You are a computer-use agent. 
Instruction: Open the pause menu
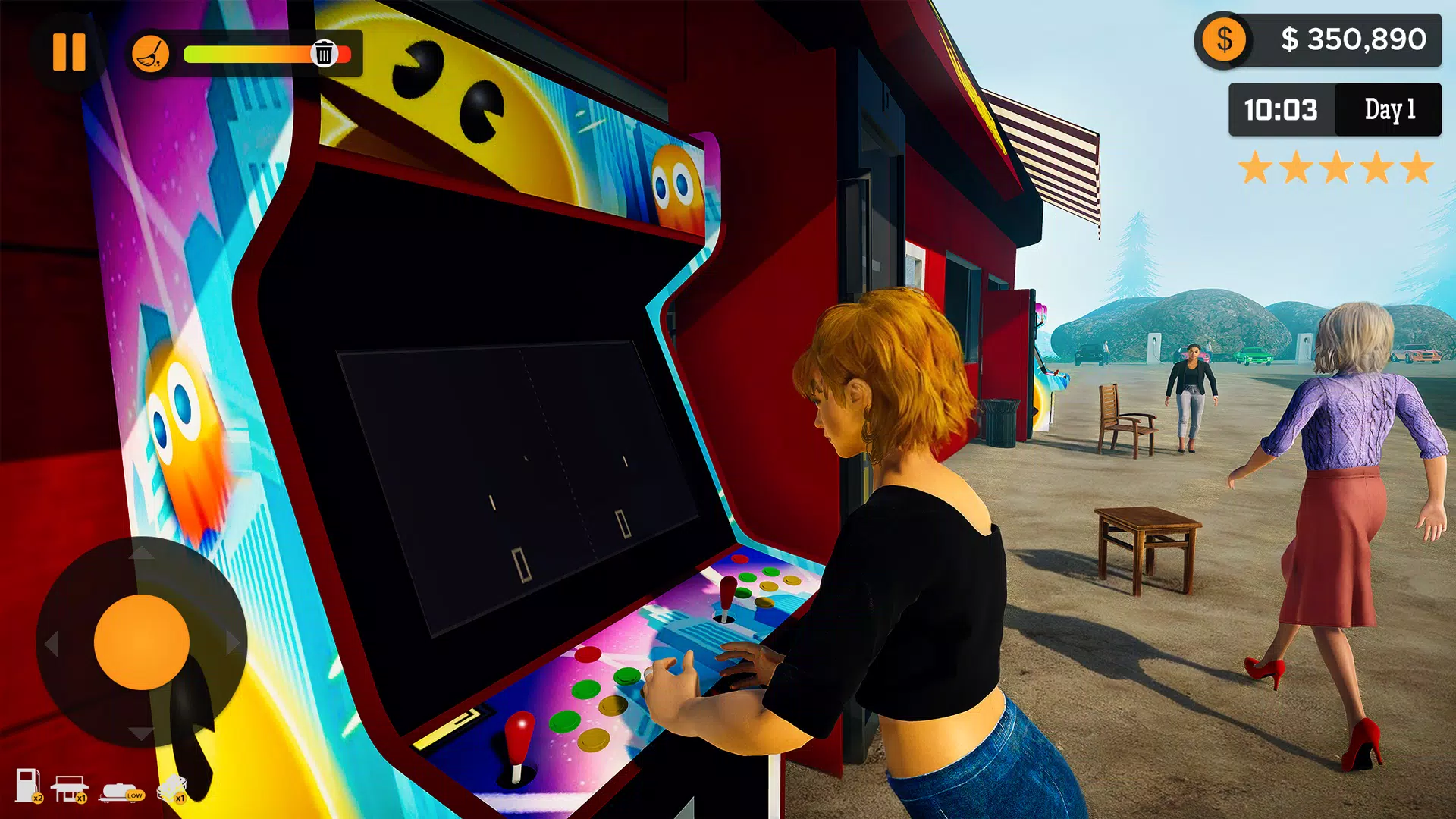(67, 53)
